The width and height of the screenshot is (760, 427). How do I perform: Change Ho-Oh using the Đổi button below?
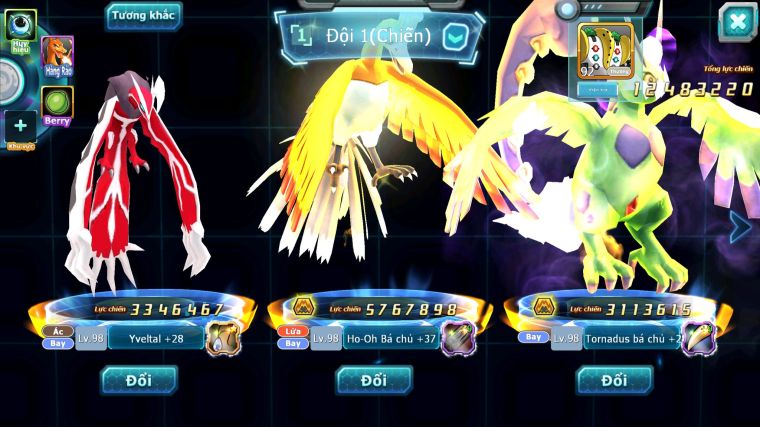coord(374,379)
